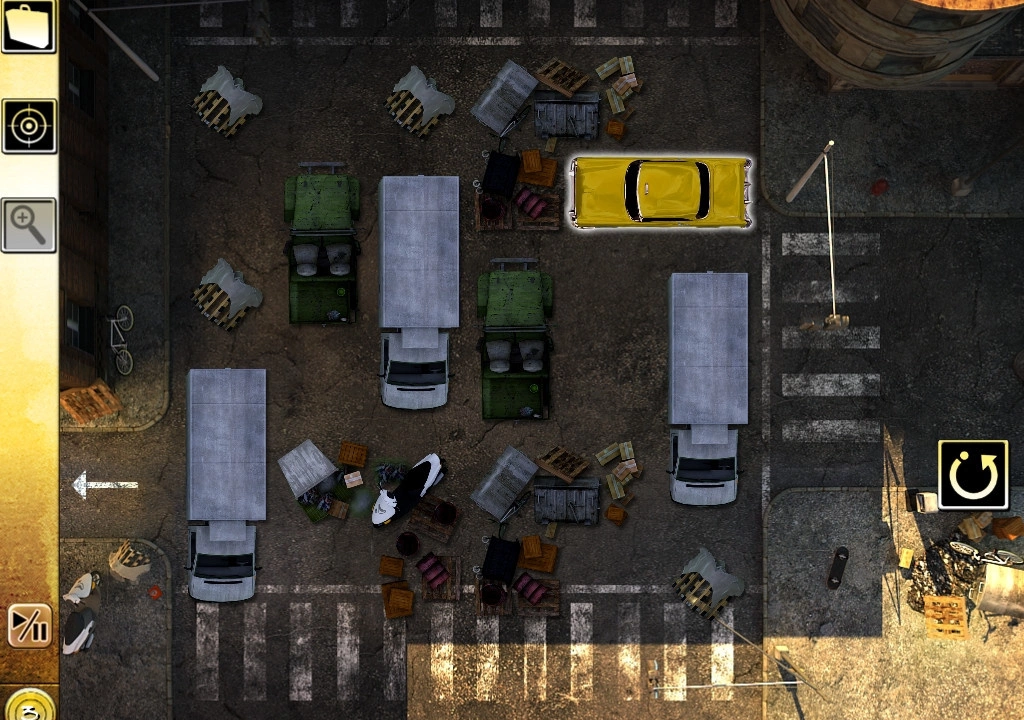
Task: Click the magnifying glass zoom button
Action: pos(29,225)
